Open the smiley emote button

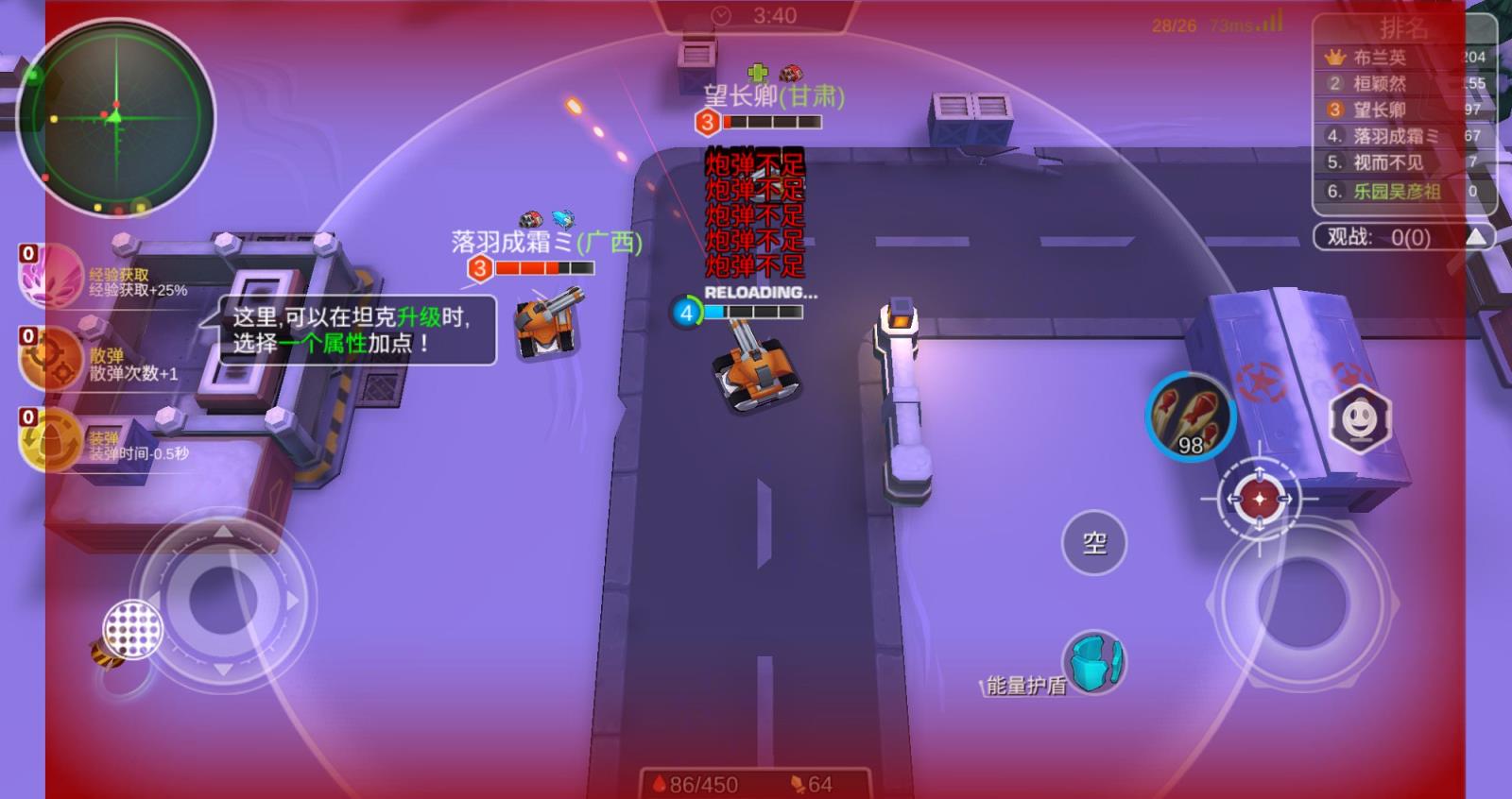(1359, 419)
